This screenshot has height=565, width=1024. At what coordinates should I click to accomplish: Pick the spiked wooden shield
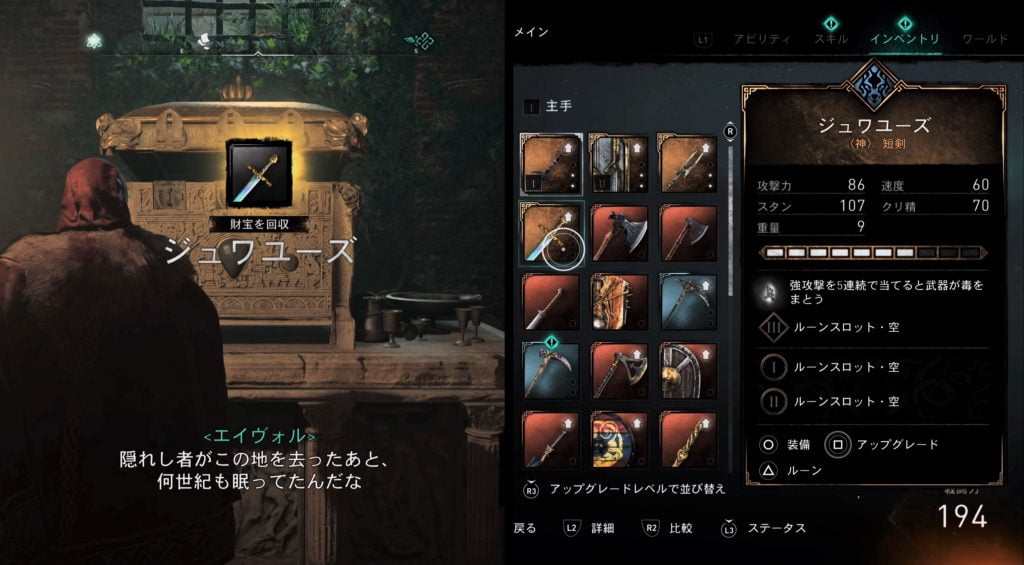click(619, 302)
